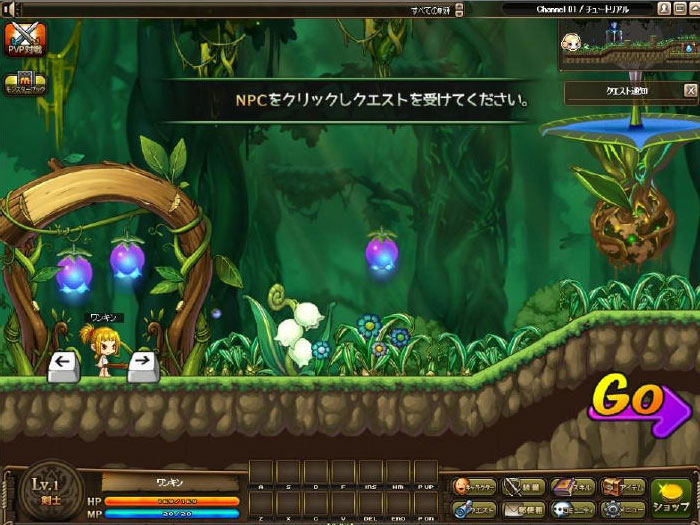Open the Skill (スキル) book
700x525 pixels.
(x=571, y=487)
